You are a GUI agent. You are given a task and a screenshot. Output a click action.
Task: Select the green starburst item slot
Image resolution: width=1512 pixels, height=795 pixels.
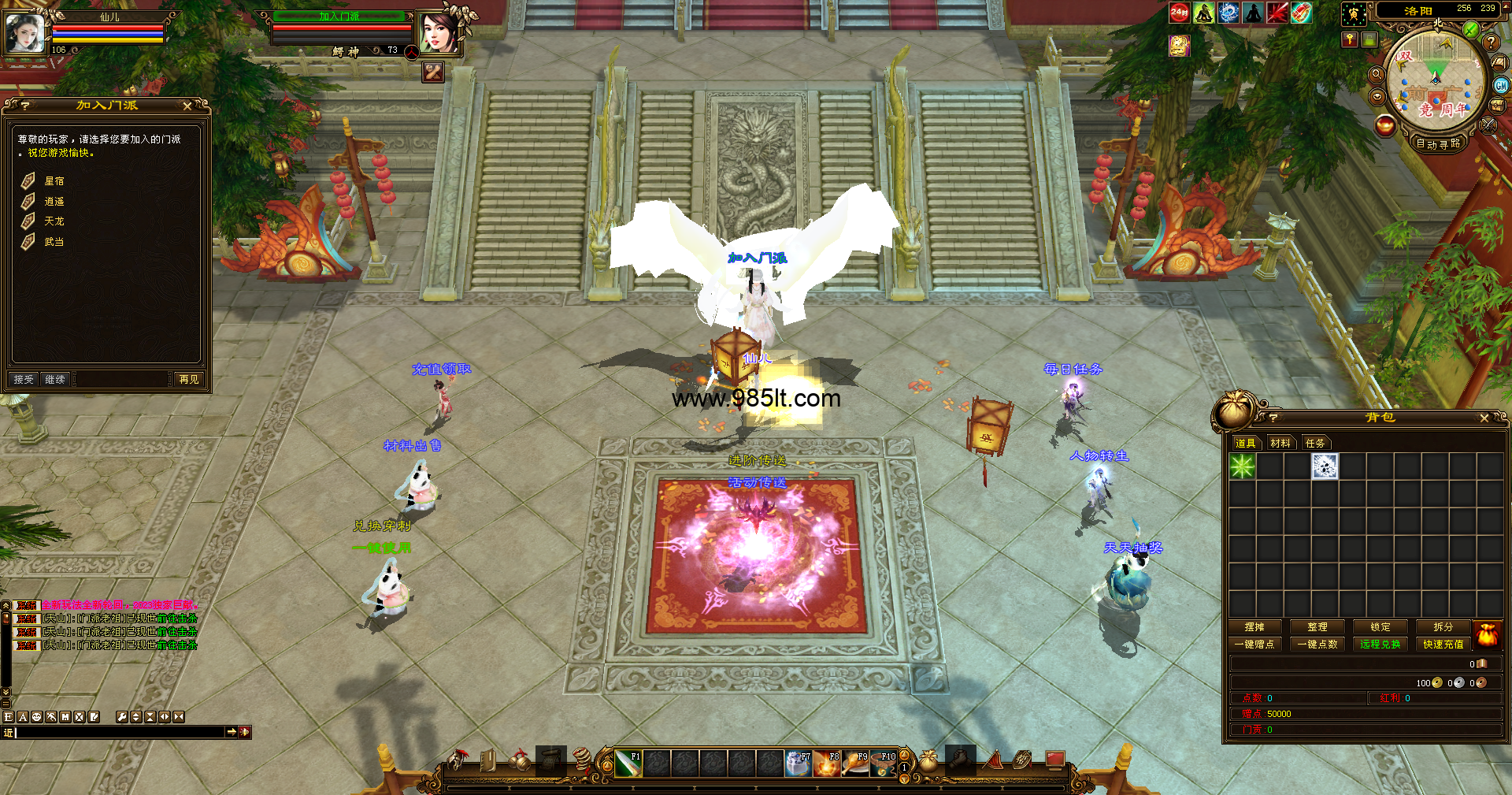tap(1243, 466)
